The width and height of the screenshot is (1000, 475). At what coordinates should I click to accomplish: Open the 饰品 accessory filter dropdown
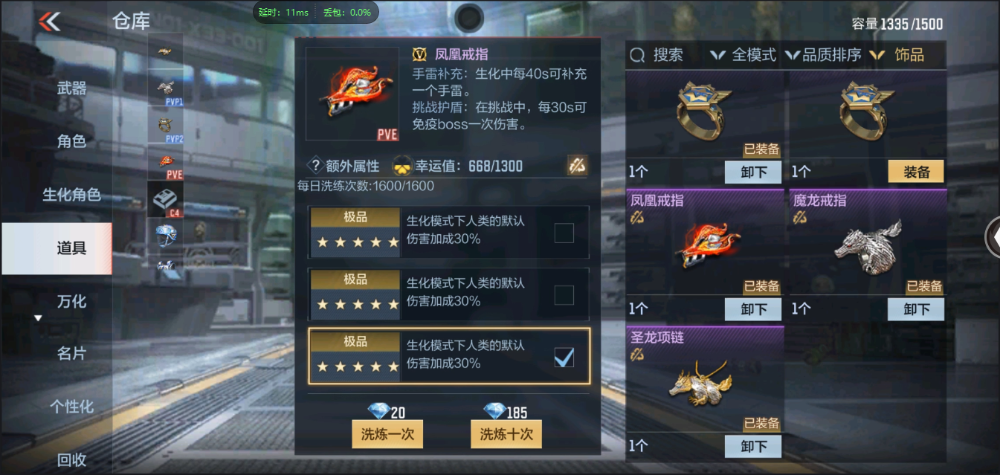click(x=898, y=55)
